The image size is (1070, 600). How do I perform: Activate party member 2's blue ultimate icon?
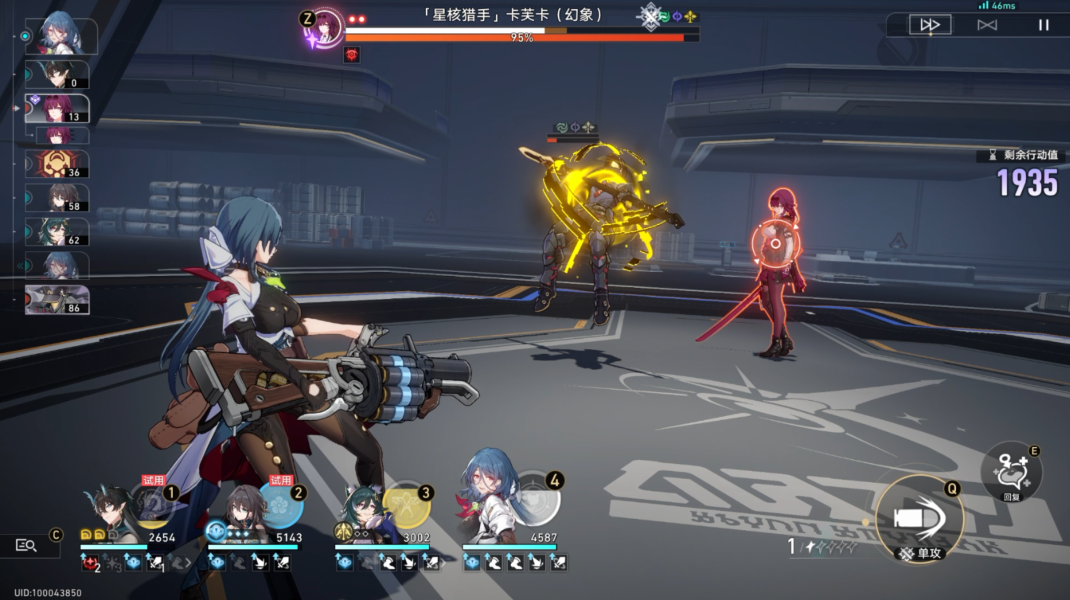point(279,504)
